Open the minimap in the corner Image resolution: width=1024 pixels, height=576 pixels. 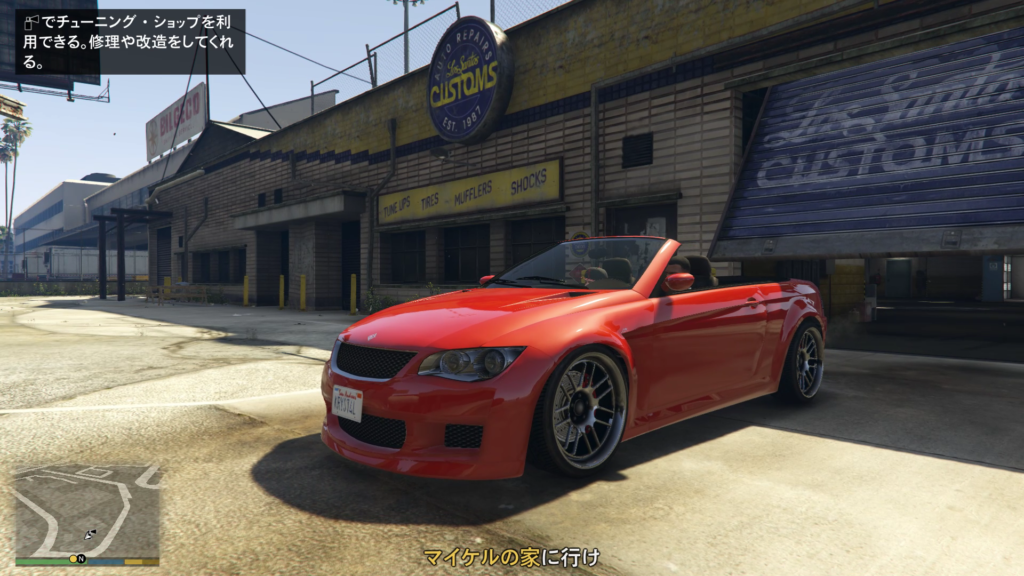[x=87, y=512]
